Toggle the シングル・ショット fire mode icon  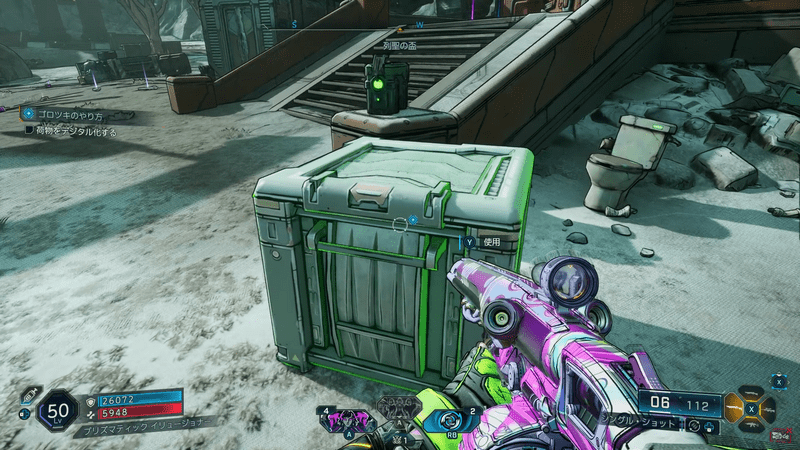tap(692, 426)
